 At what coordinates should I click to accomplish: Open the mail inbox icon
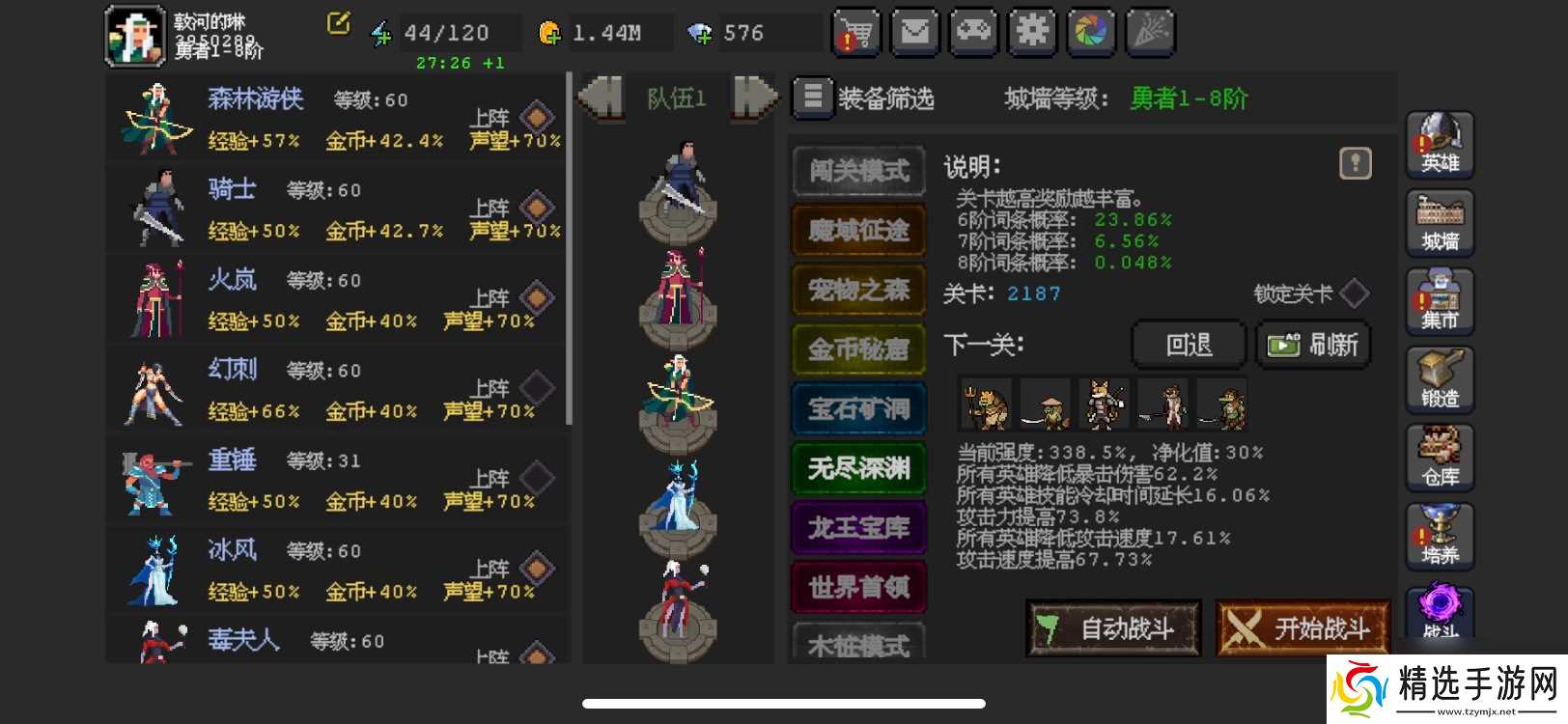pos(915,32)
